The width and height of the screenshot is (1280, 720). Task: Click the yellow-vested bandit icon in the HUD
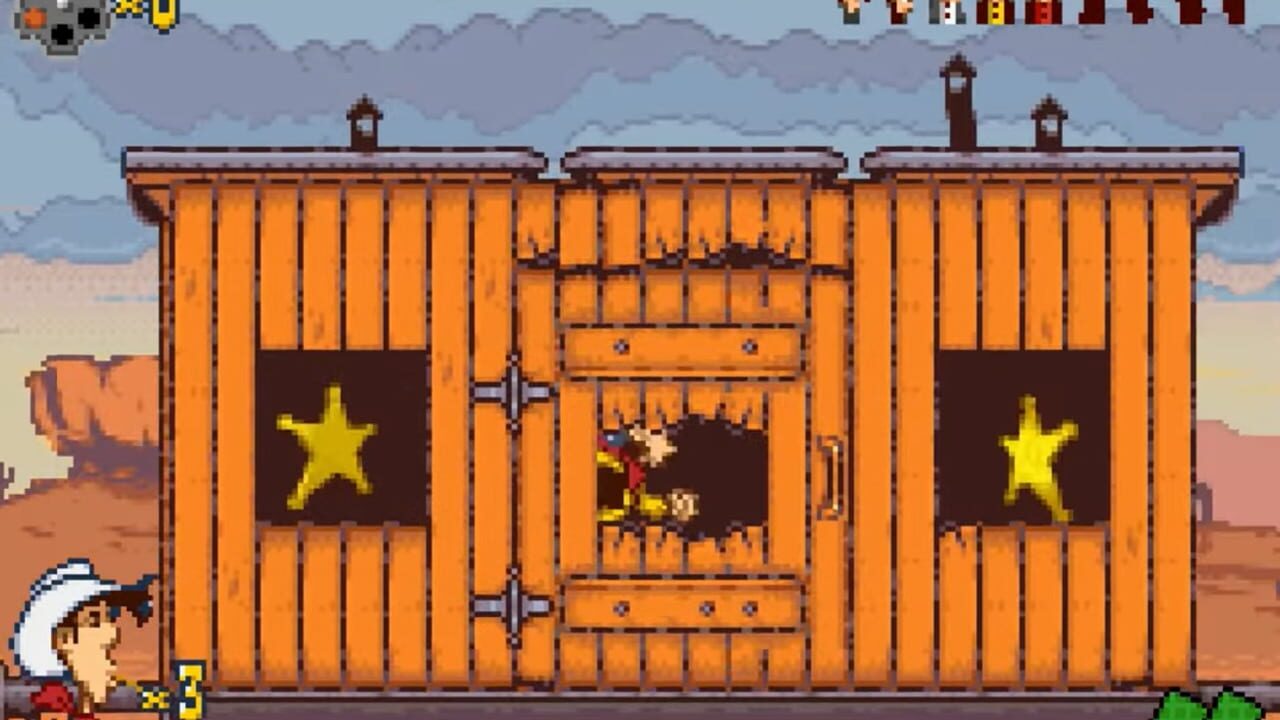click(995, 12)
